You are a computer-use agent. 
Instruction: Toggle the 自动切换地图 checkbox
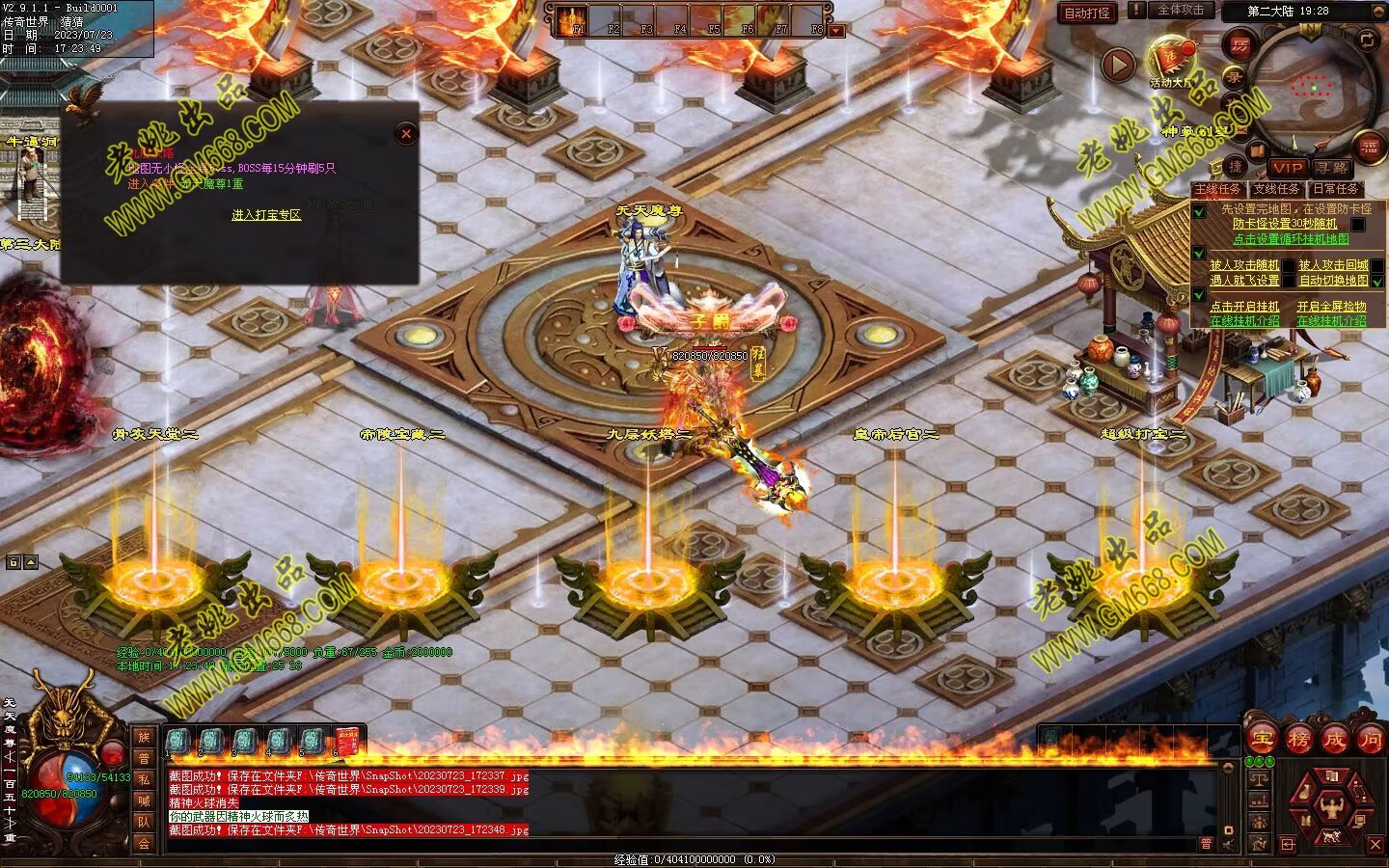click(x=1377, y=281)
